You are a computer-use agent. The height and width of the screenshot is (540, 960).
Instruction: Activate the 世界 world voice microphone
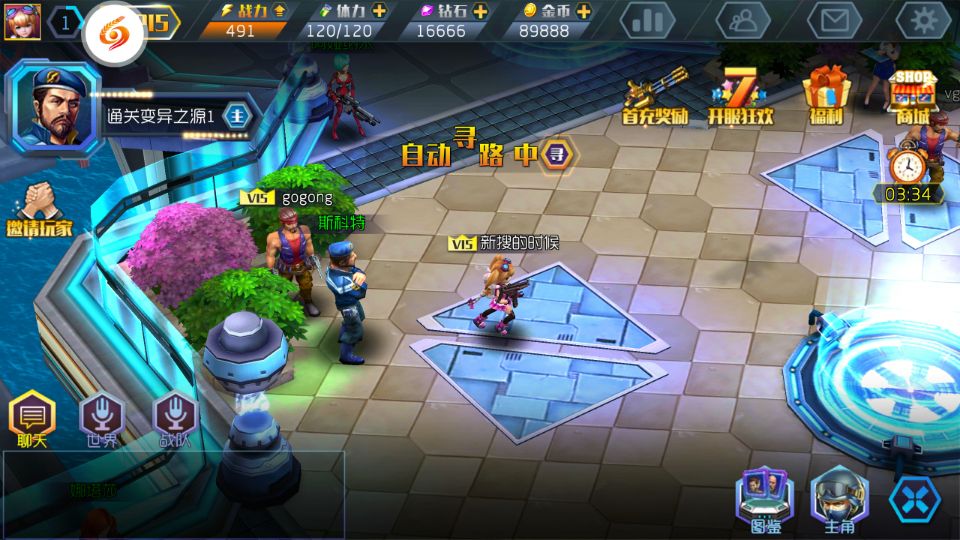coord(102,418)
